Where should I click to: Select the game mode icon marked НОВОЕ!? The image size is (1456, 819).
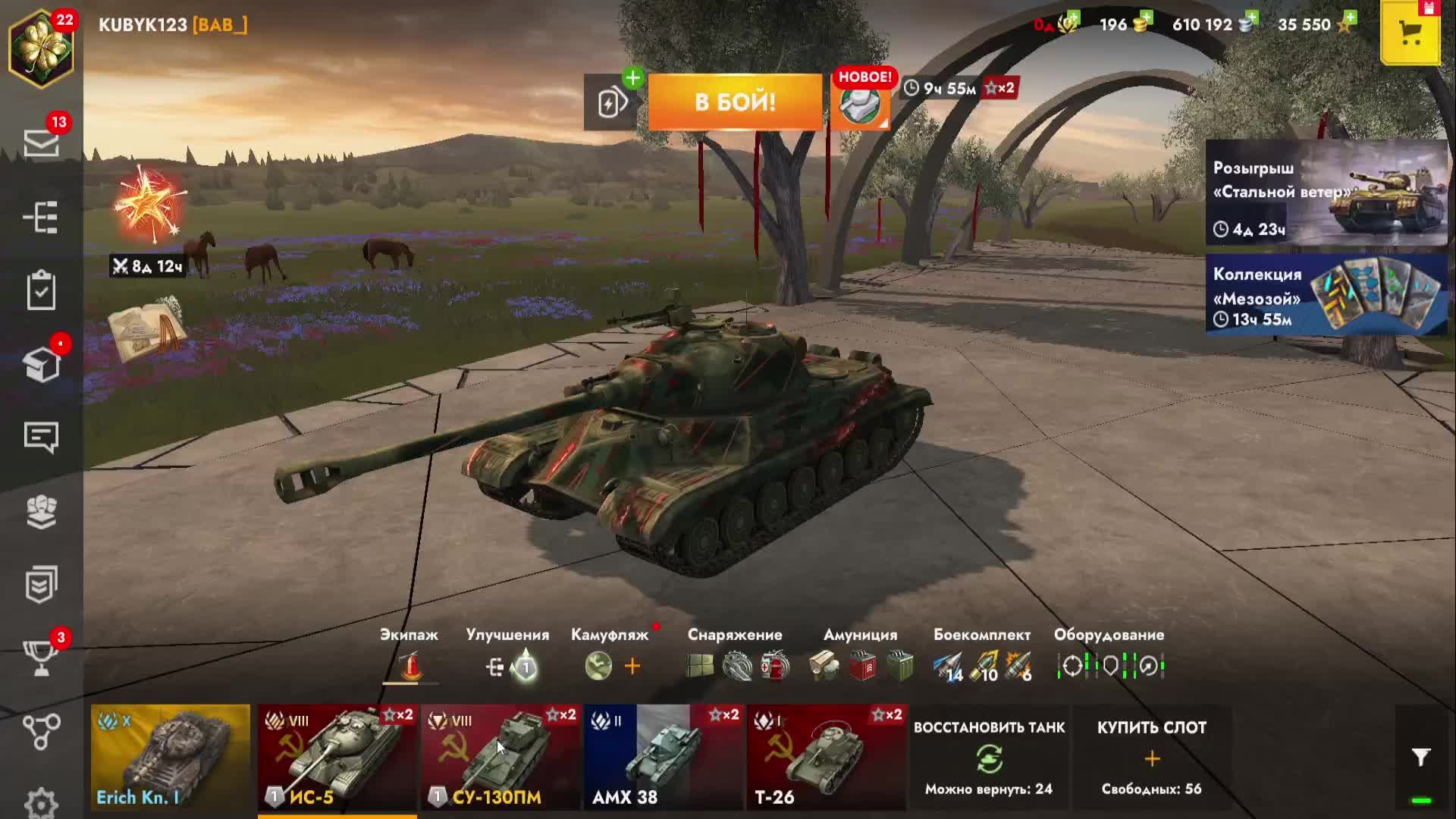[860, 105]
